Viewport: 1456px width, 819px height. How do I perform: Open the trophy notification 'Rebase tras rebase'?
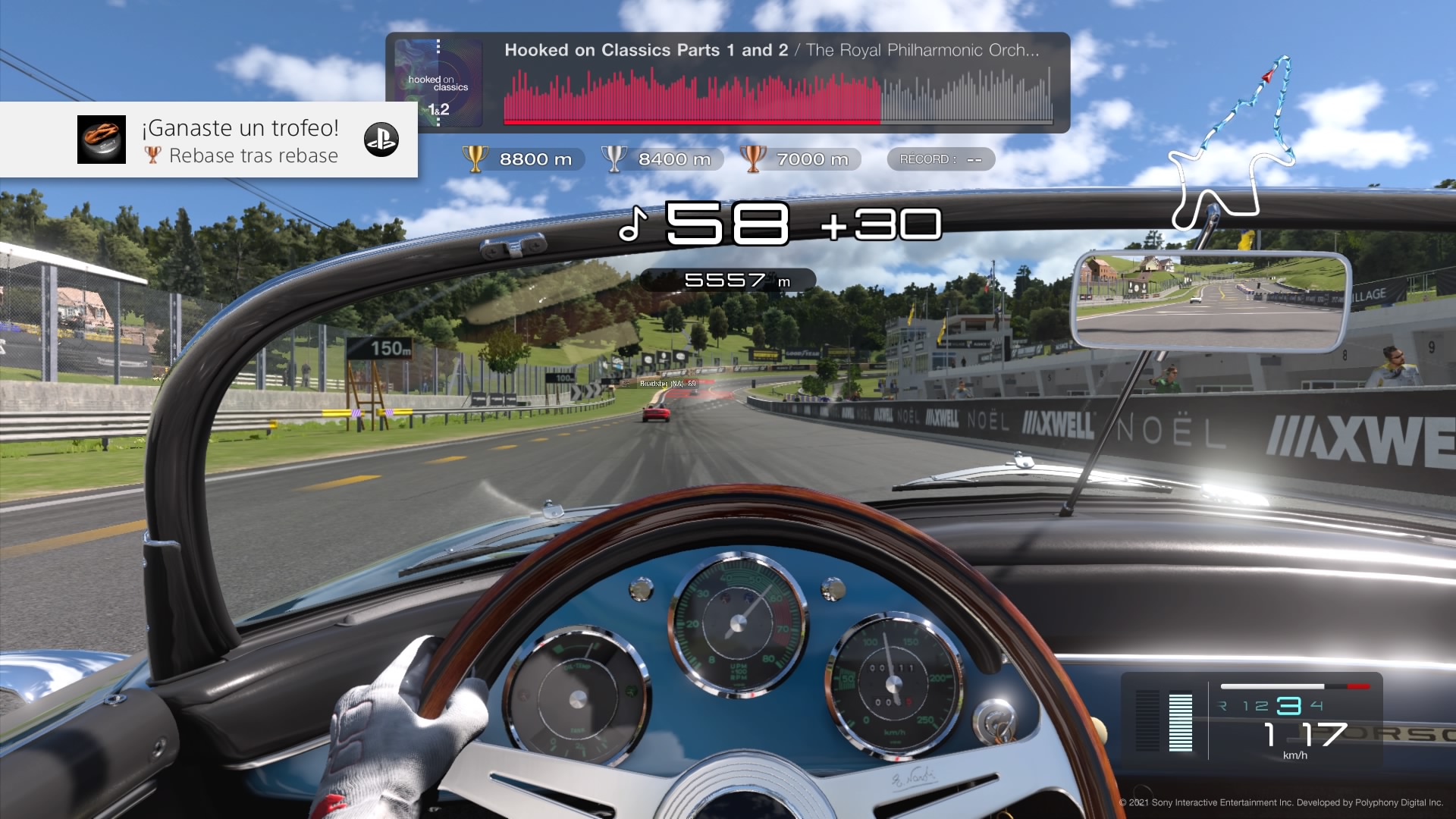click(x=241, y=141)
